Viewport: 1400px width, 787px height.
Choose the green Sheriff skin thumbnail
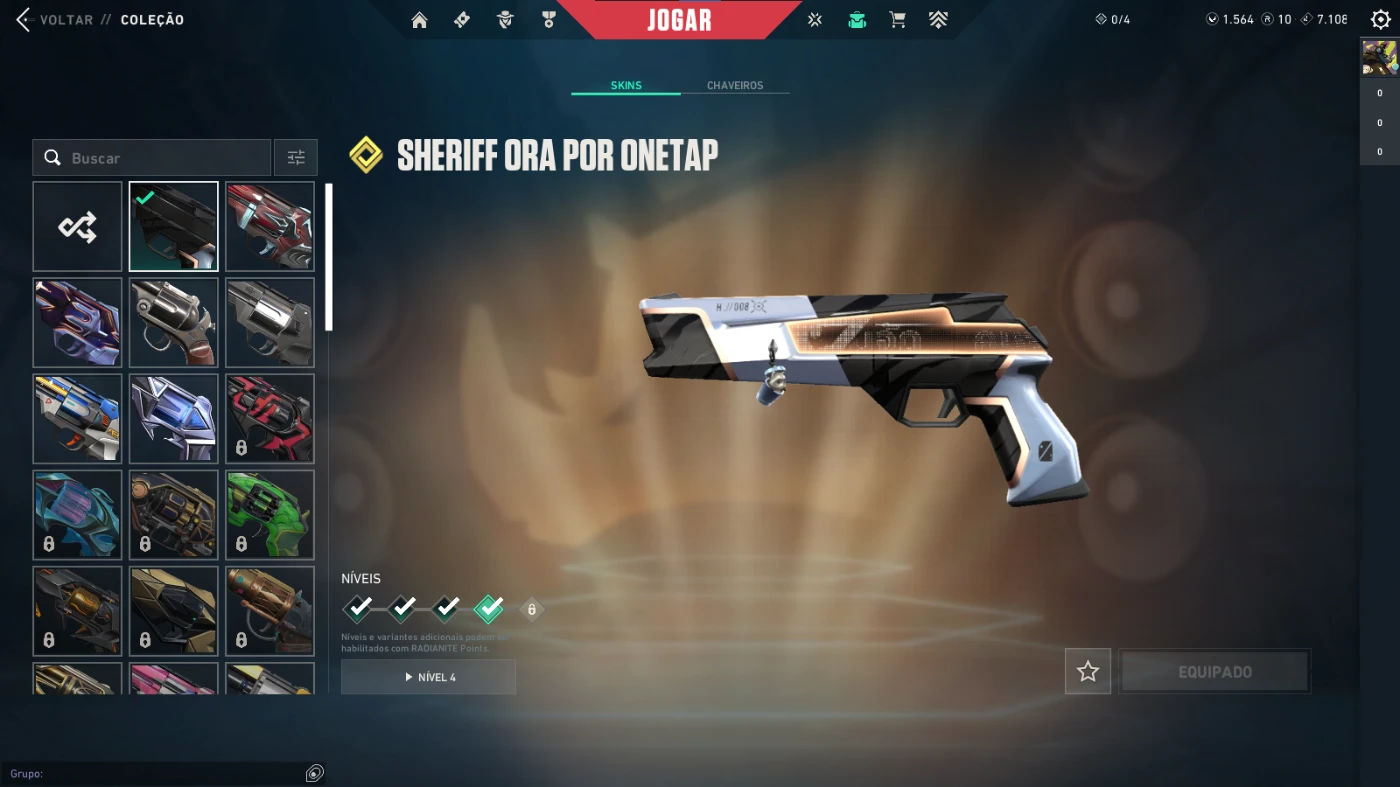point(270,515)
